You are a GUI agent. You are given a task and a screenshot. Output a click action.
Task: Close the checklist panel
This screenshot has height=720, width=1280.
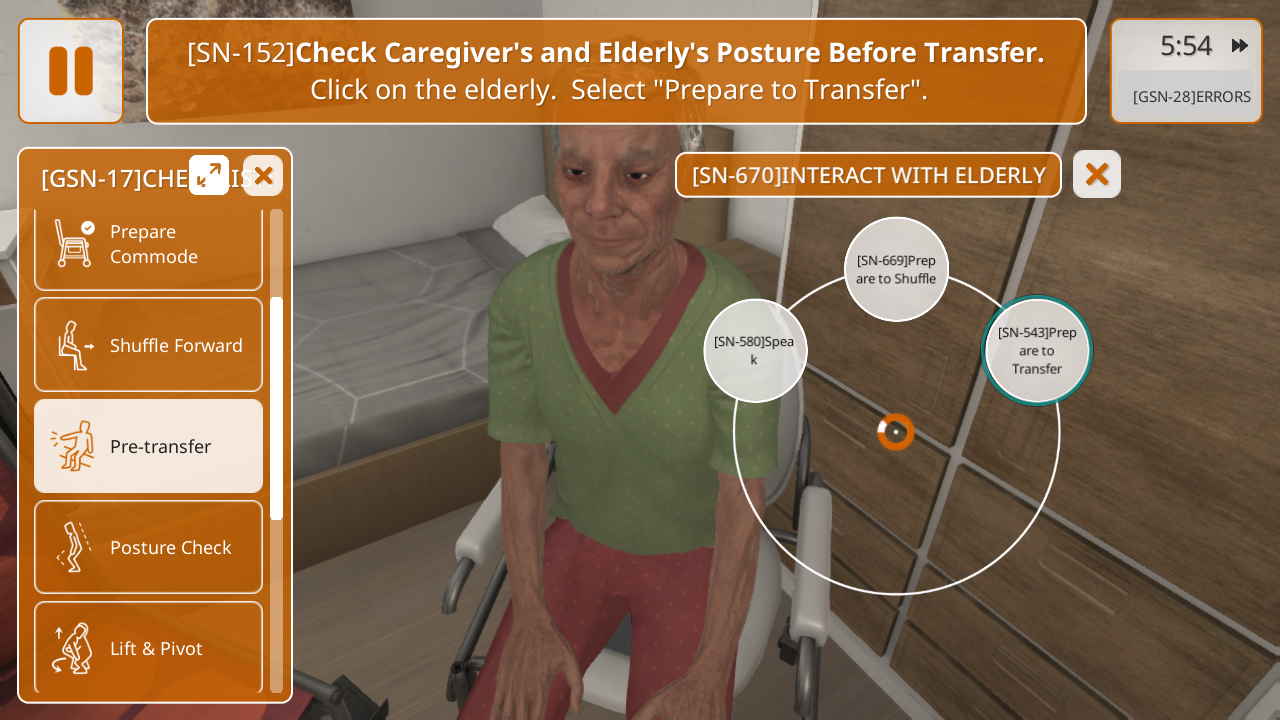263,176
